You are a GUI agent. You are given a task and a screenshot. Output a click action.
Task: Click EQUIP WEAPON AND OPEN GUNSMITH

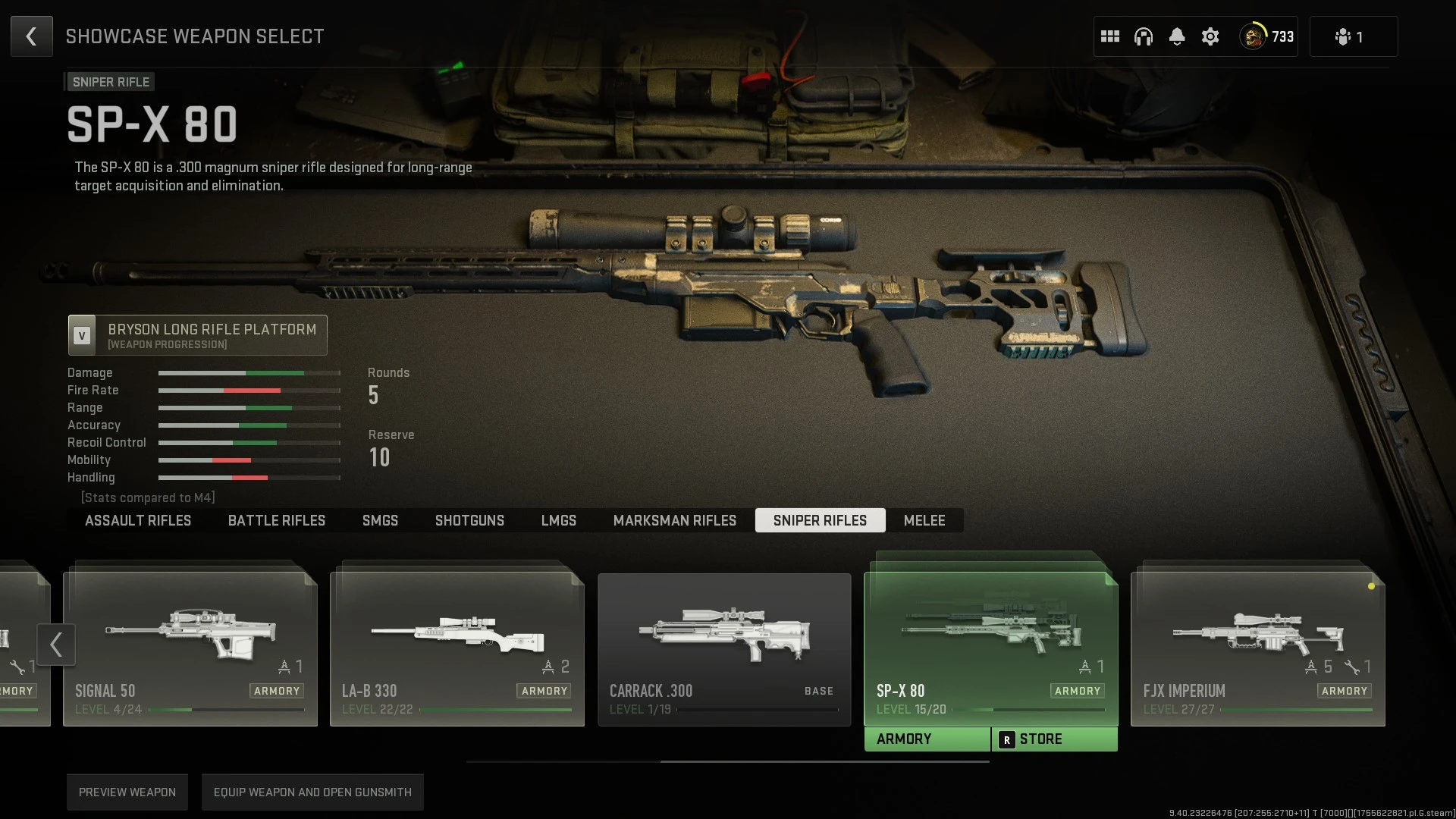pyautogui.click(x=312, y=792)
